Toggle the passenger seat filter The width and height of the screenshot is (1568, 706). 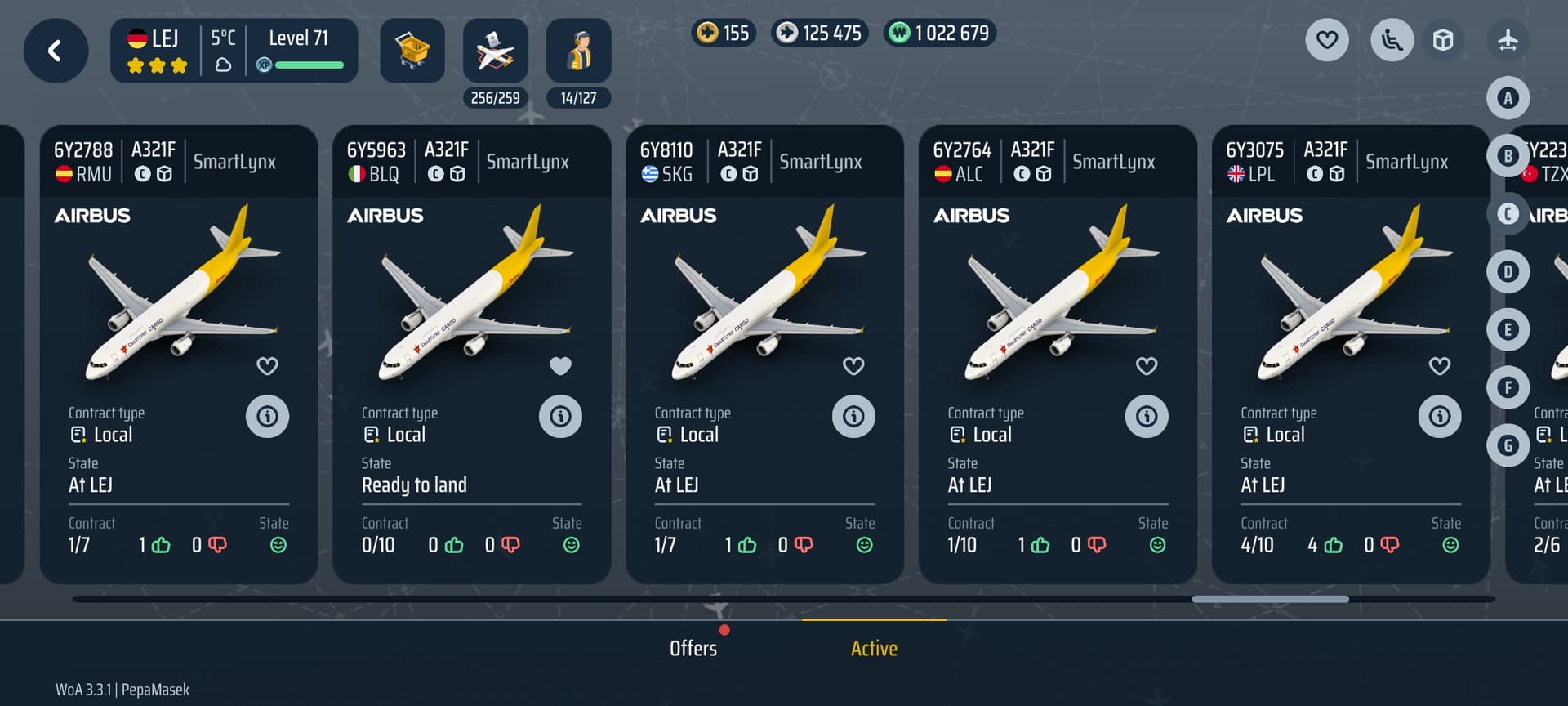(x=1392, y=39)
